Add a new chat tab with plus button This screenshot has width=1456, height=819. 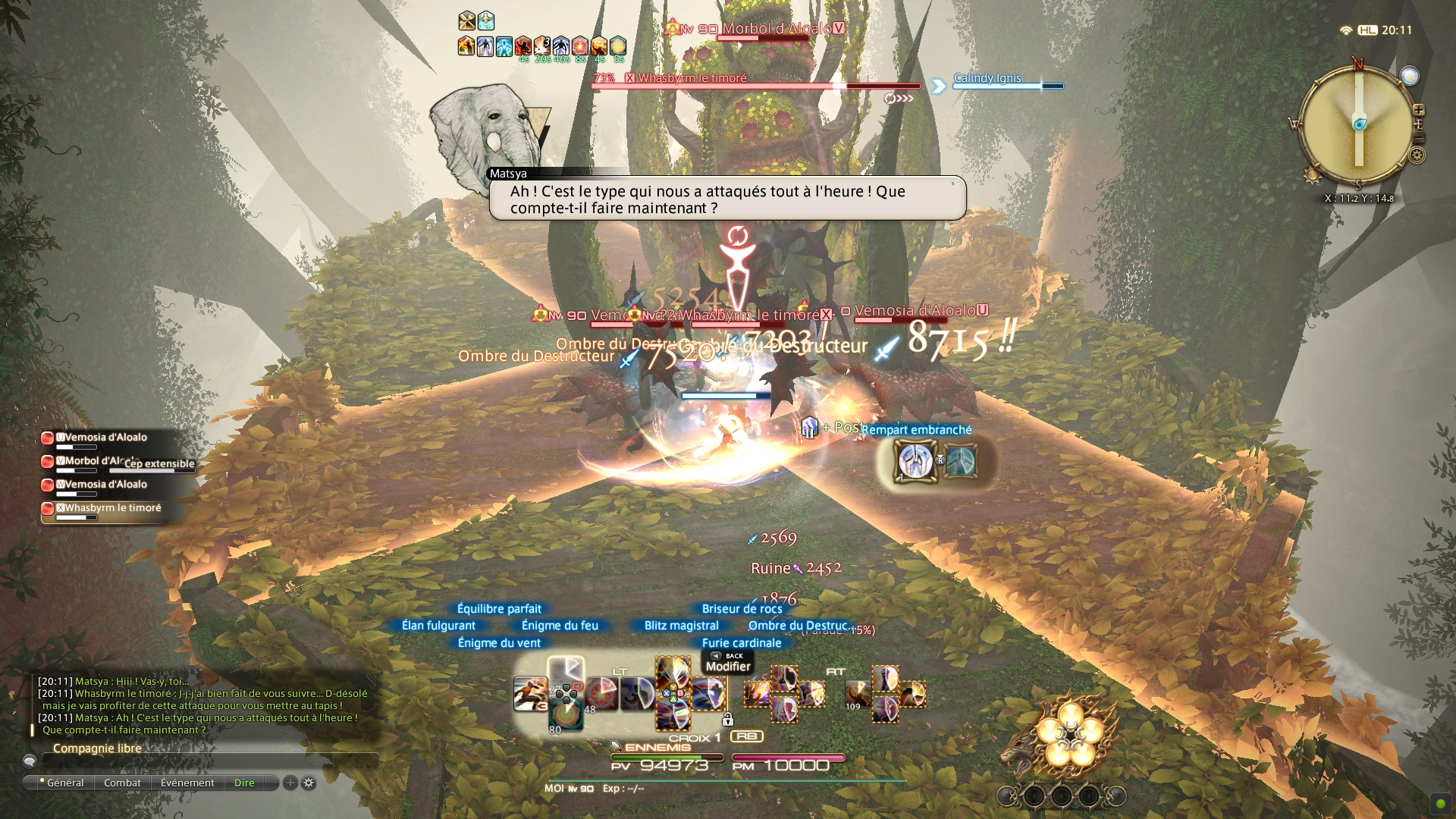click(x=290, y=783)
